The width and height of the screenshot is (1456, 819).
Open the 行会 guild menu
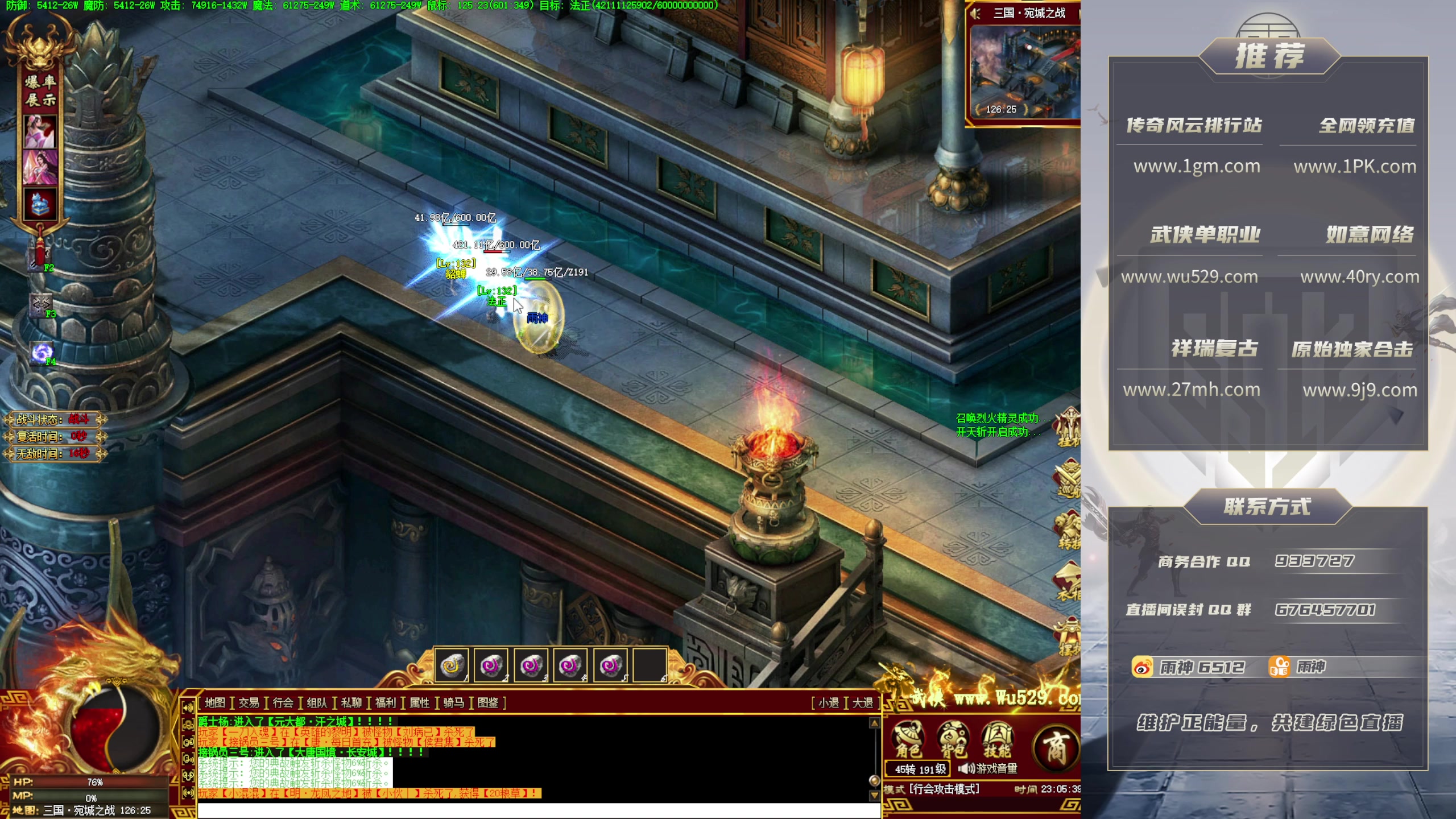coord(283,703)
